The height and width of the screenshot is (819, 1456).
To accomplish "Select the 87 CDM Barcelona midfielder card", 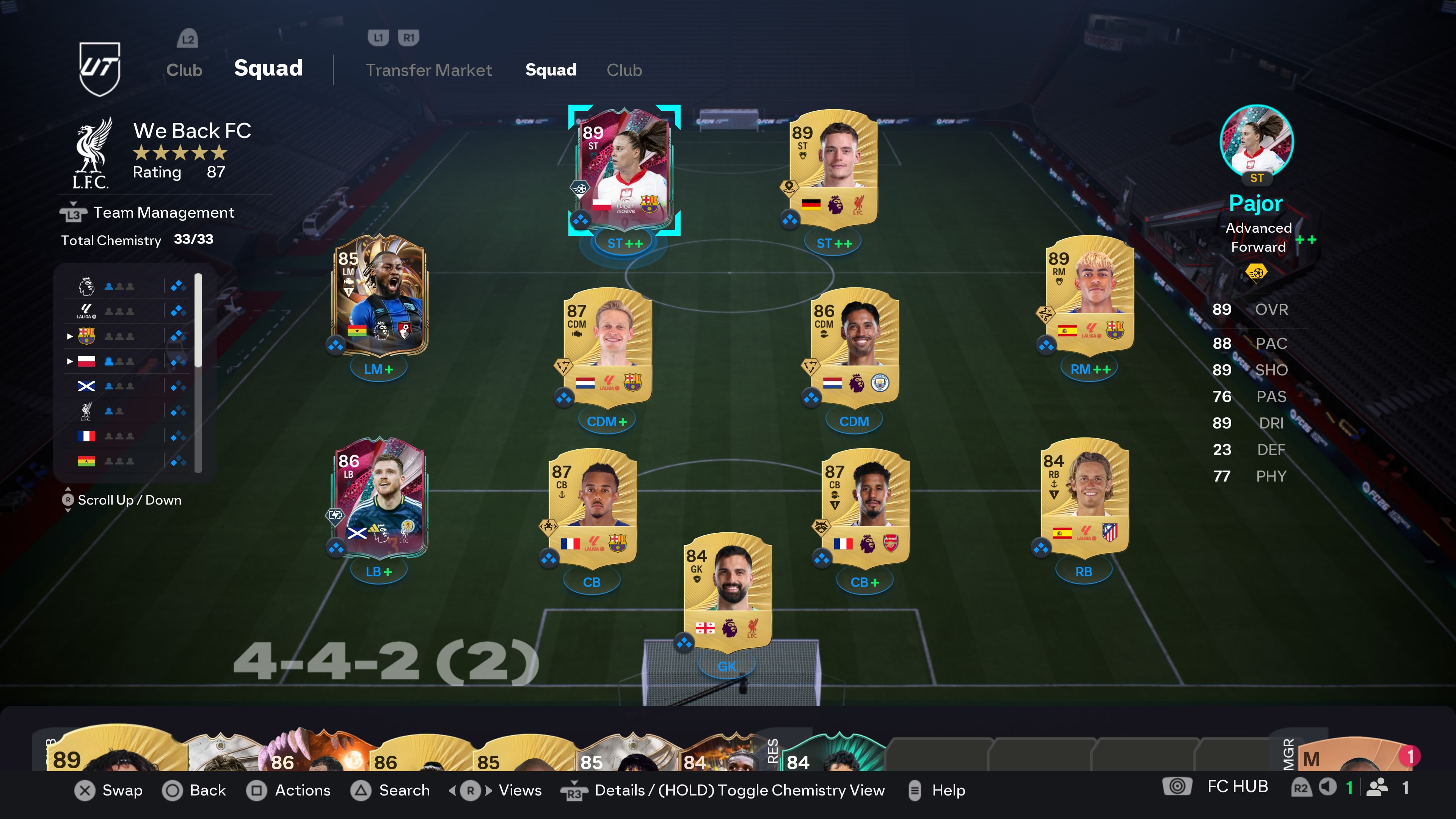I will click(x=607, y=347).
